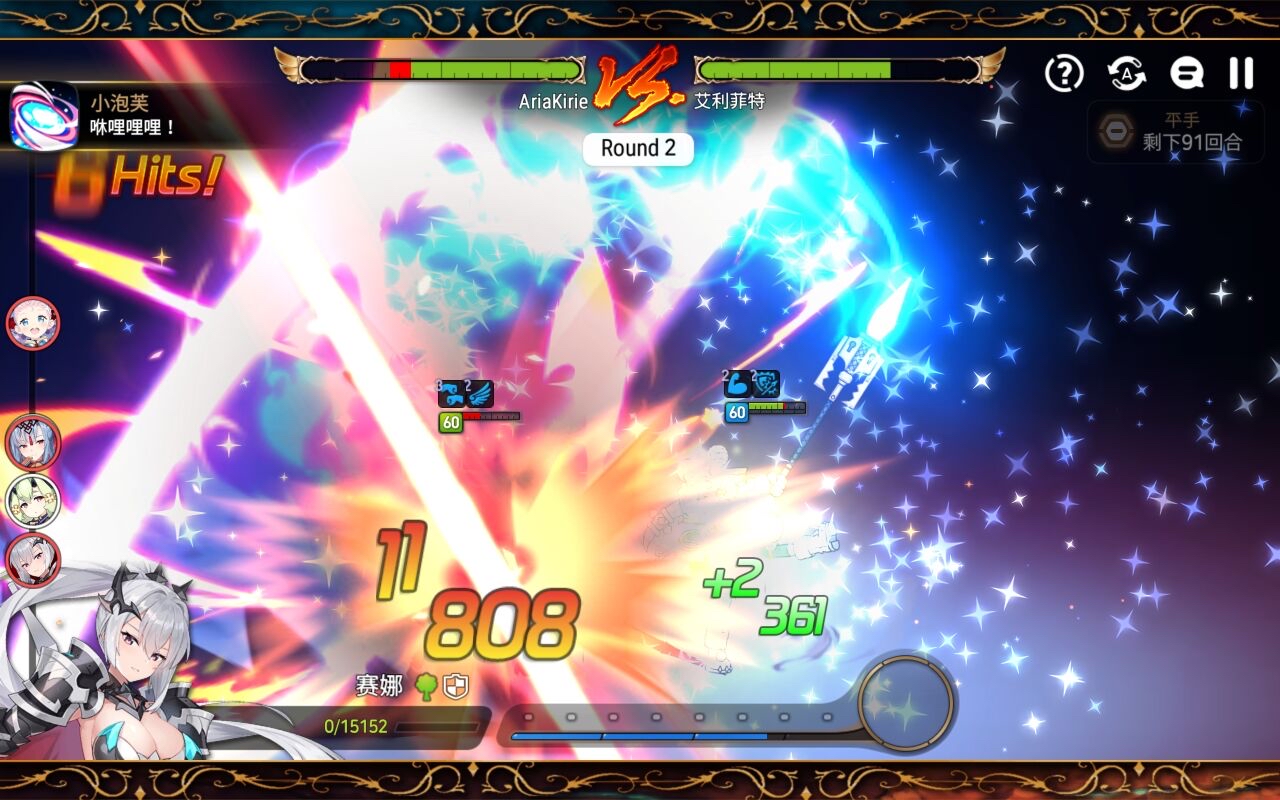Toggle auto battle with the circular A icon

(1126, 73)
